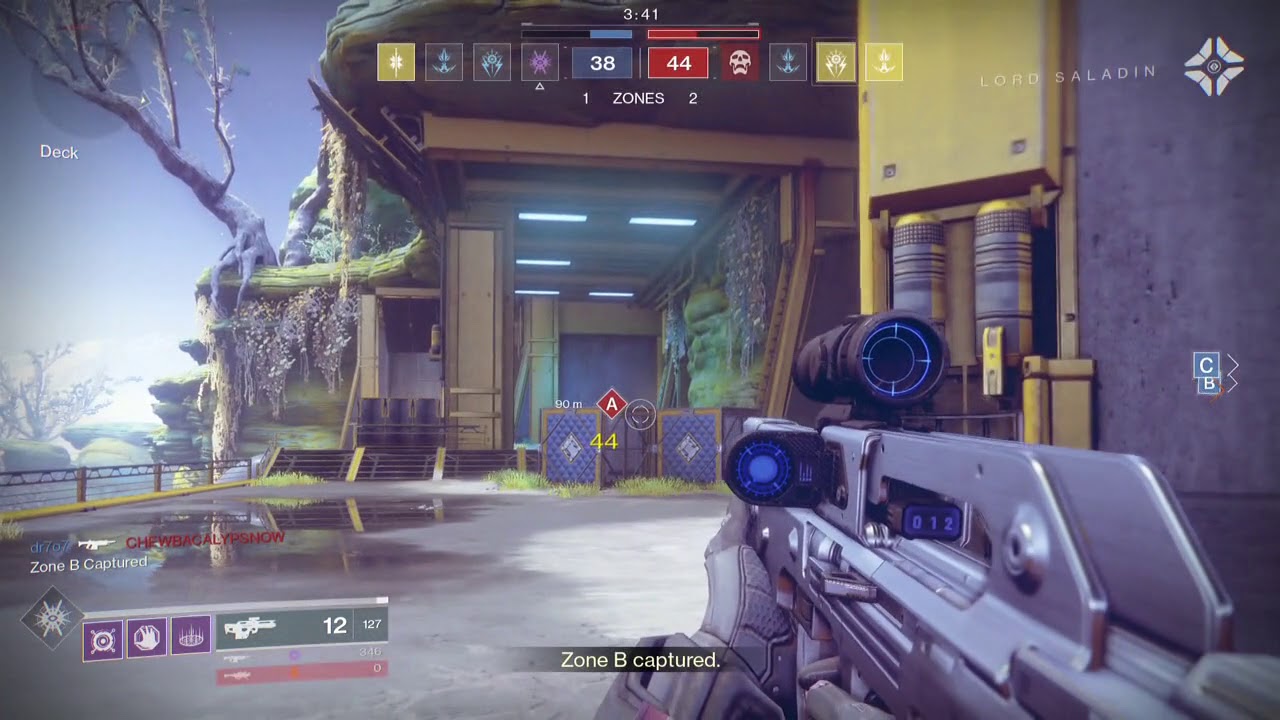Image resolution: width=1280 pixels, height=720 pixels.
Task: Select the yellow Striker subclass icon on far left
Action: click(396, 63)
